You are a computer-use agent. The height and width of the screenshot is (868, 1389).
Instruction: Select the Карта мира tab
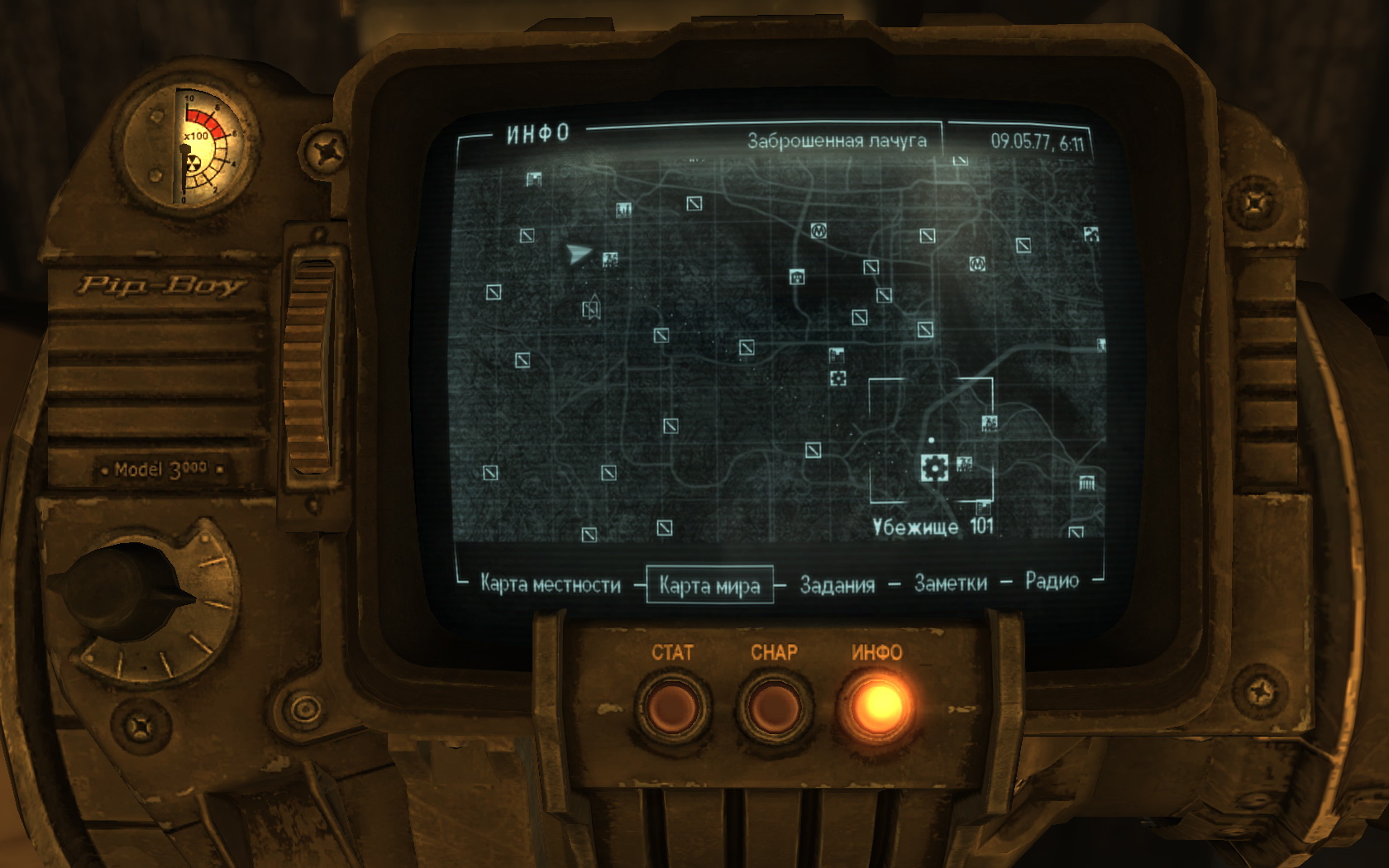pyautogui.click(x=709, y=586)
